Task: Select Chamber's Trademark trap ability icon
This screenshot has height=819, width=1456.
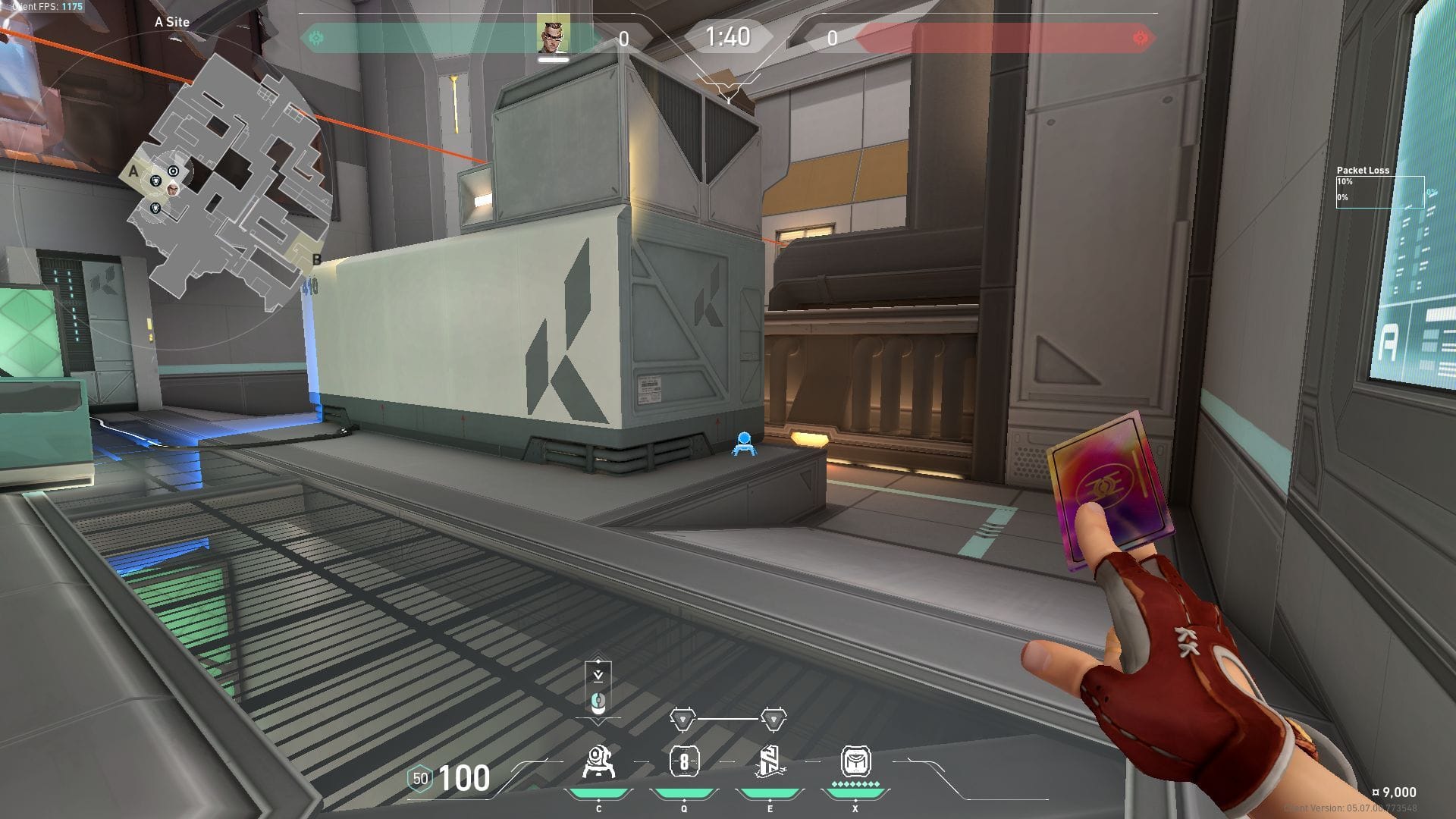Action: coord(598,762)
